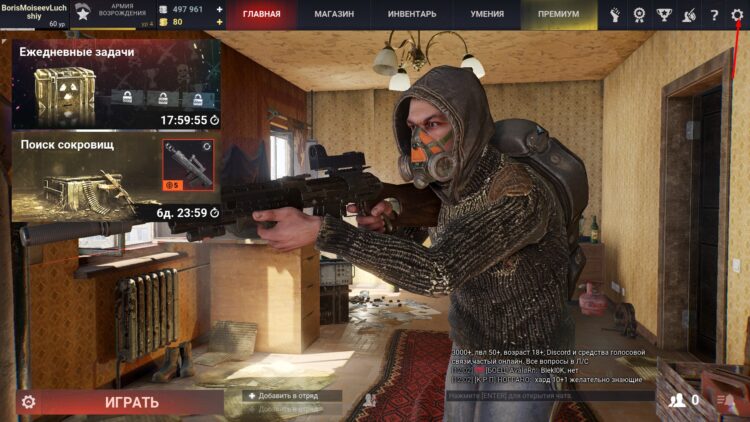Screen dimensions: 750x422
Task: Click the gear icon beside Играть
Action: click(x=29, y=402)
